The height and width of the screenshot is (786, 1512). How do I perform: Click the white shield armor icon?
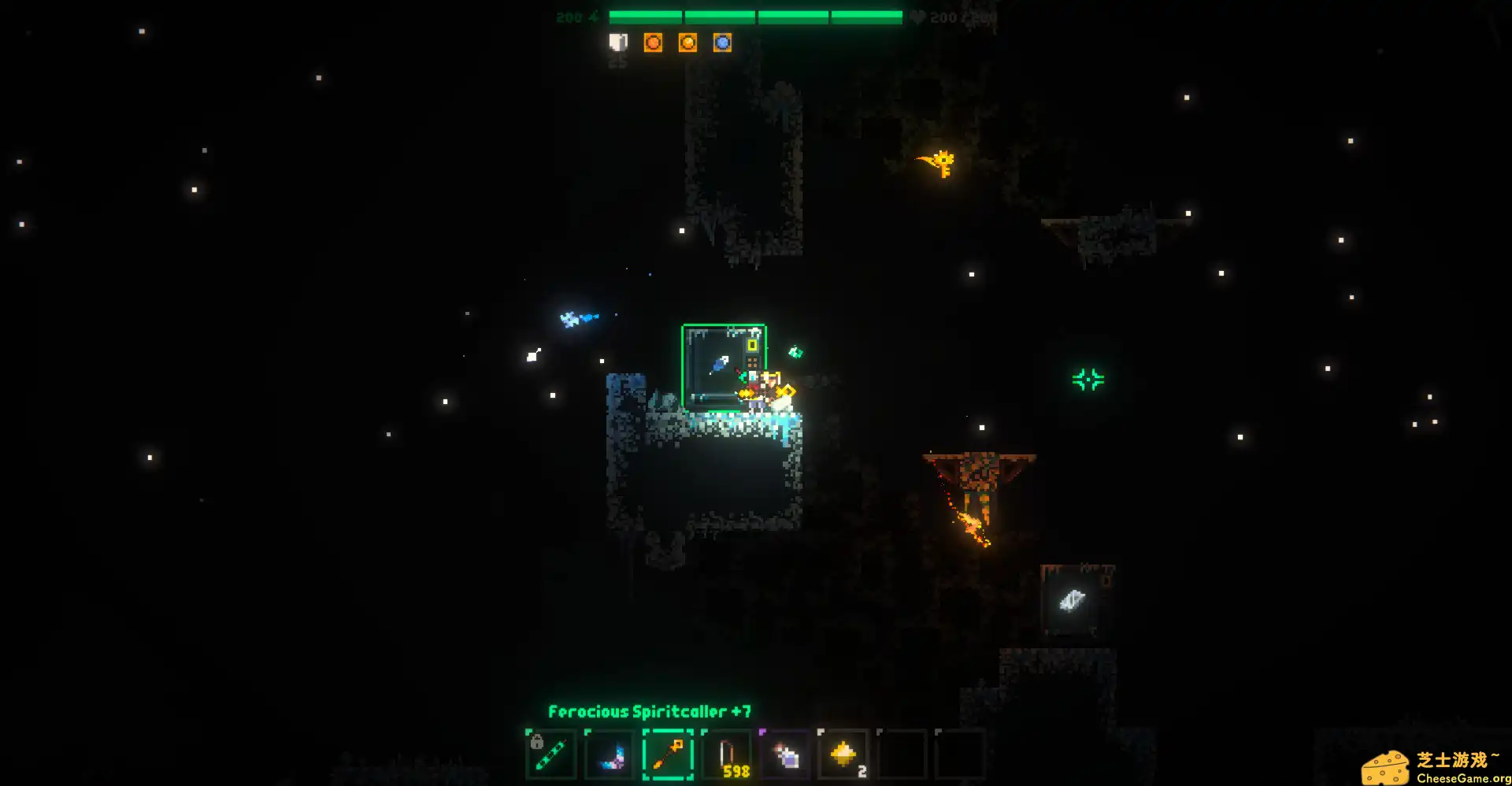618,43
